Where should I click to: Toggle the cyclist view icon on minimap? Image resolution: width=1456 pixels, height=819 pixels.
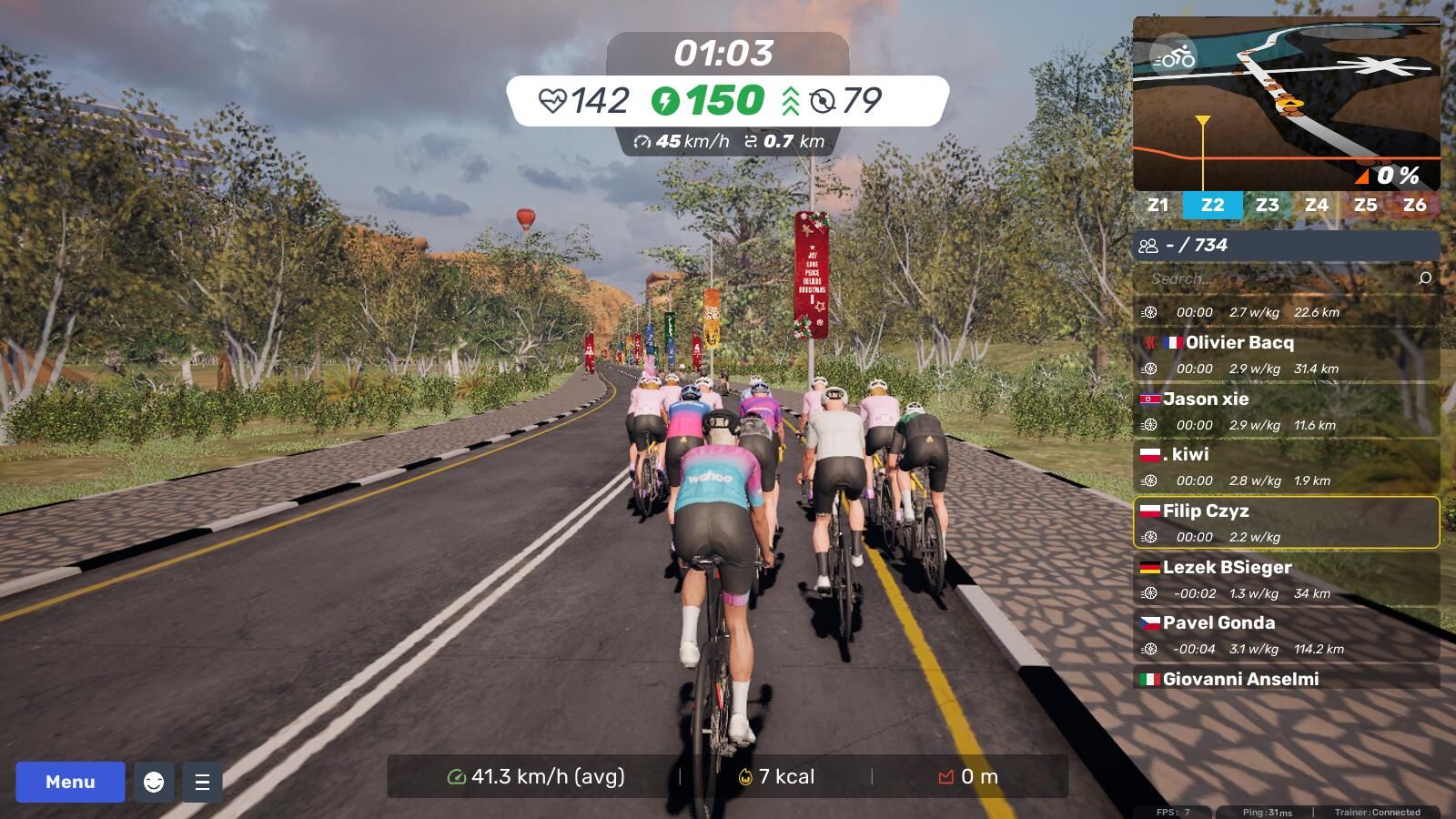[1174, 56]
